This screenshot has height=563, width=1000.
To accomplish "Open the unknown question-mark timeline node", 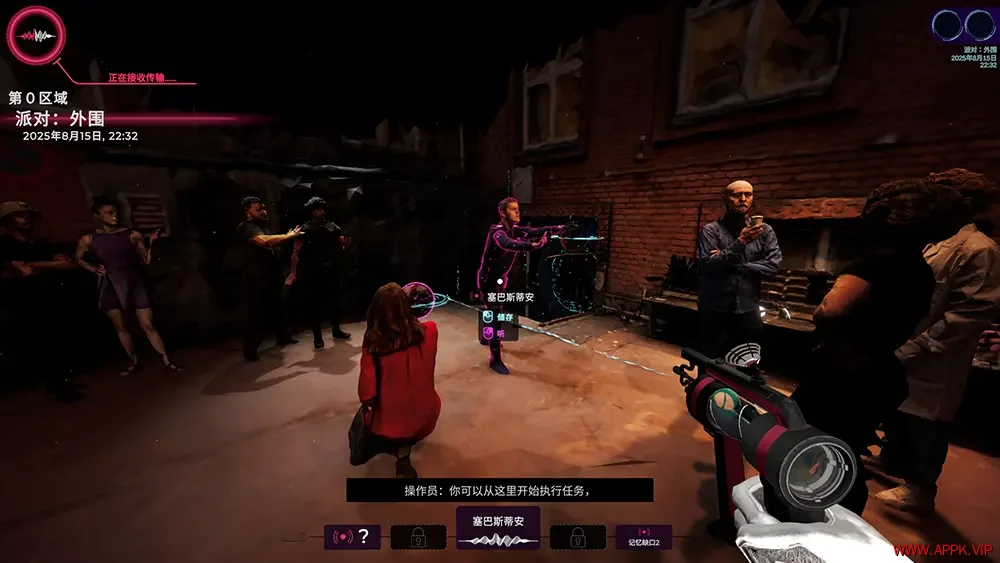I will 352,537.
